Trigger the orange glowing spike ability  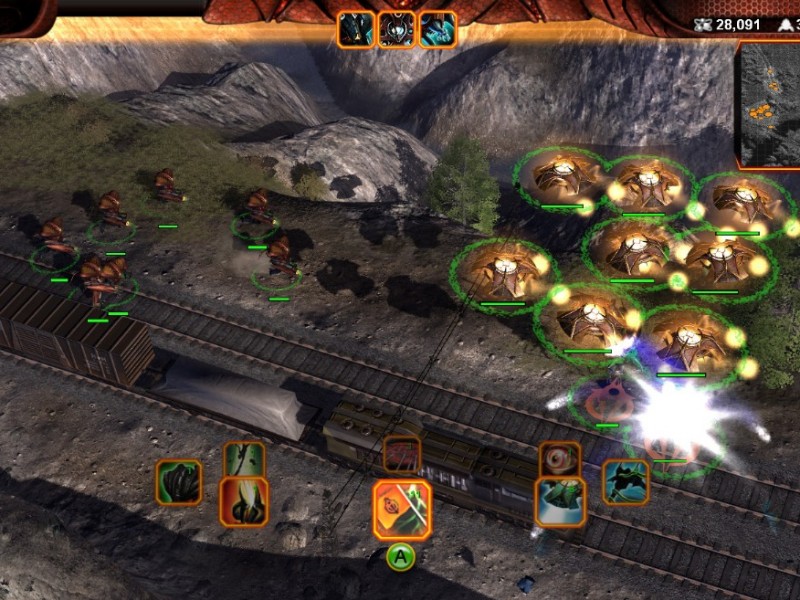coord(244,501)
